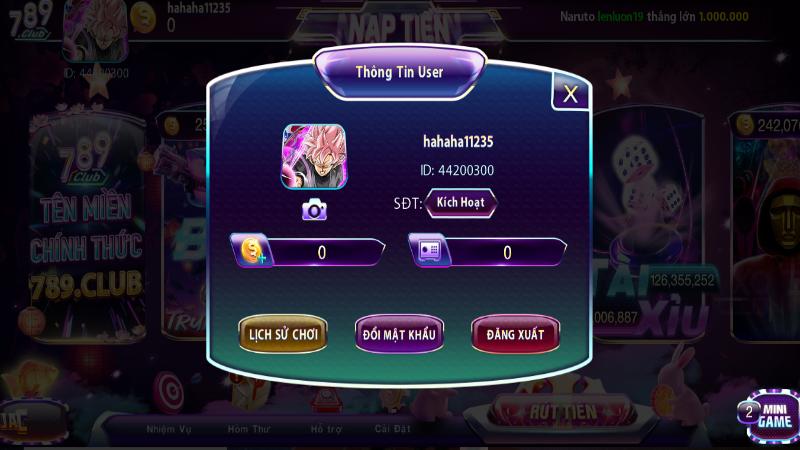Open the Mini Game button
The height and width of the screenshot is (450, 800).
tap(772, 414)
